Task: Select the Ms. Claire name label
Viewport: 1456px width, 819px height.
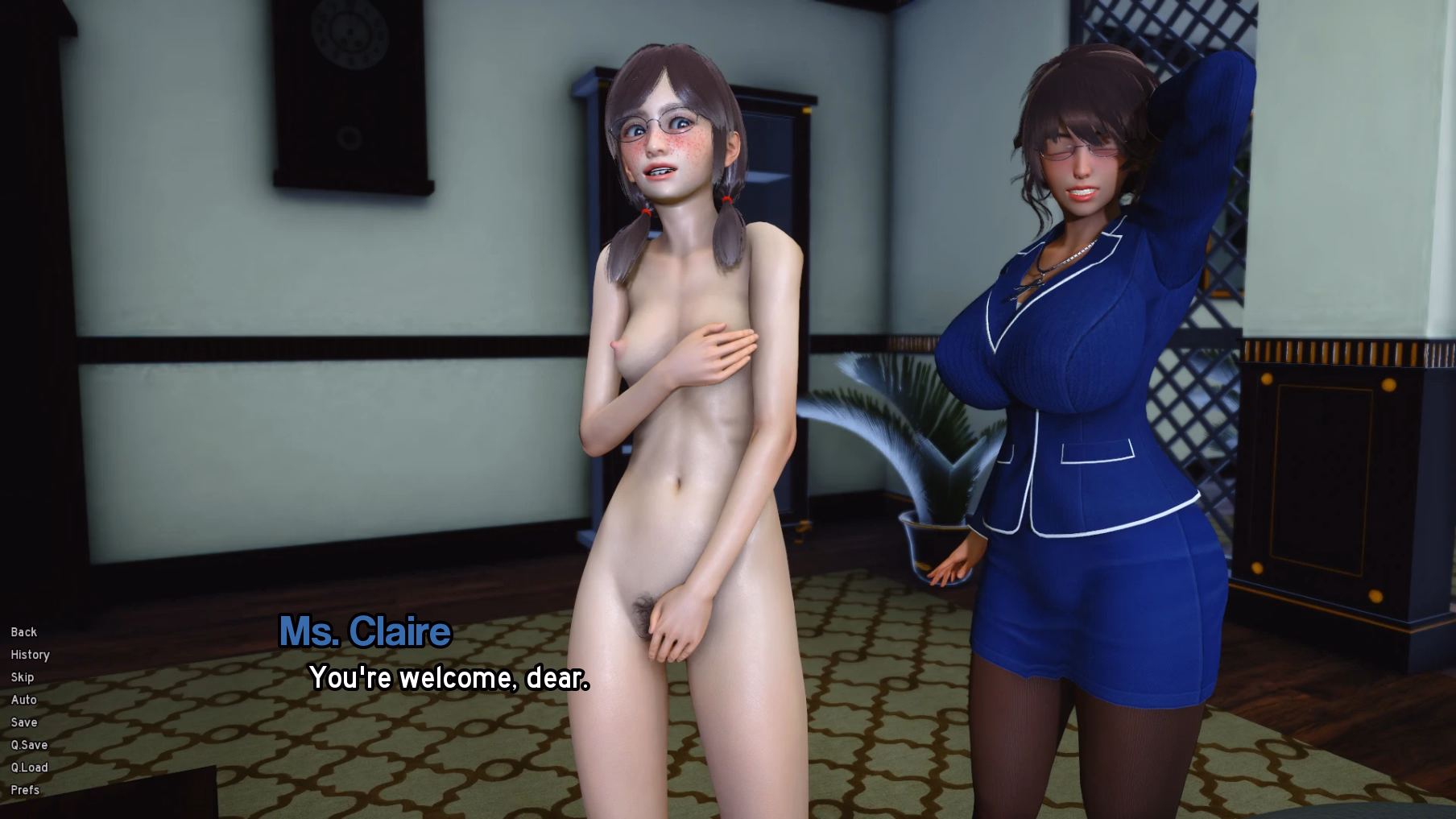Action: coord(363,631)
